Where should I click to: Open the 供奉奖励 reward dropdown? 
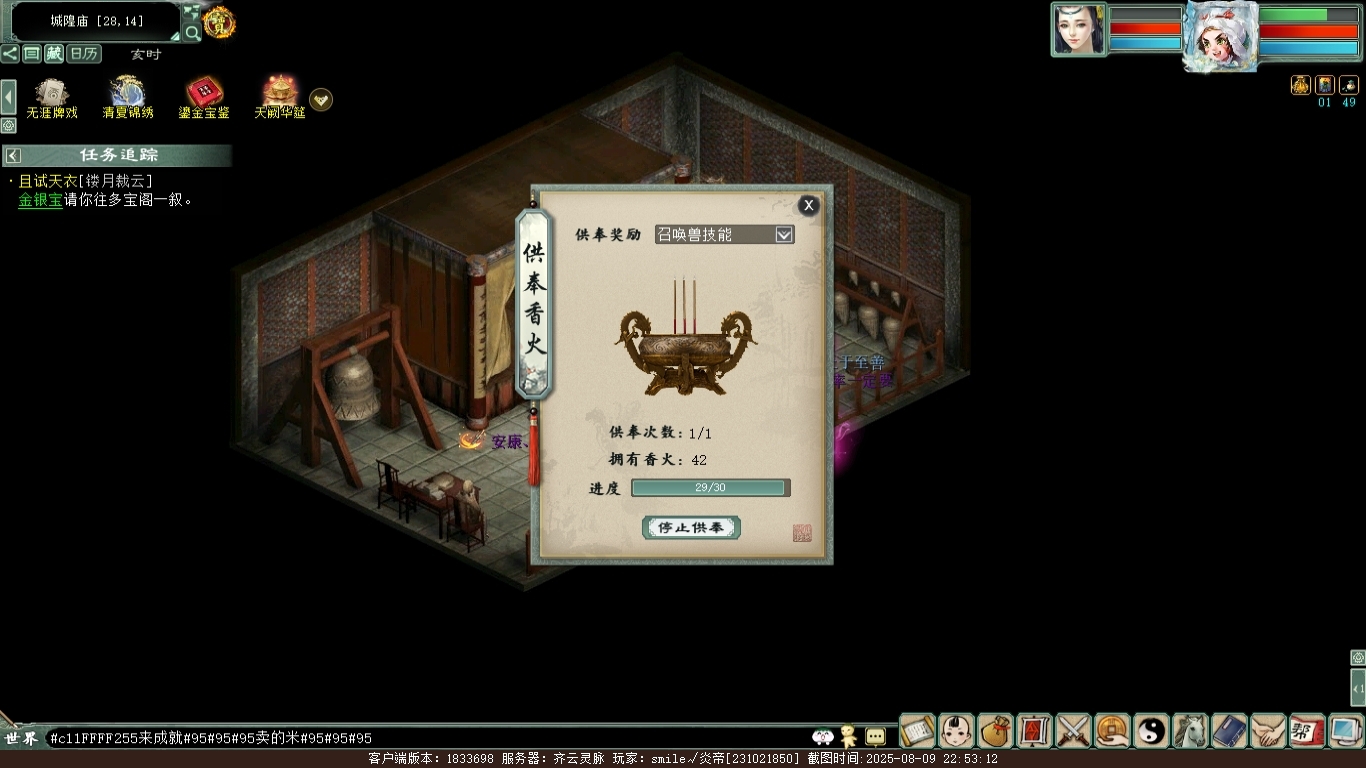(784, 234)
